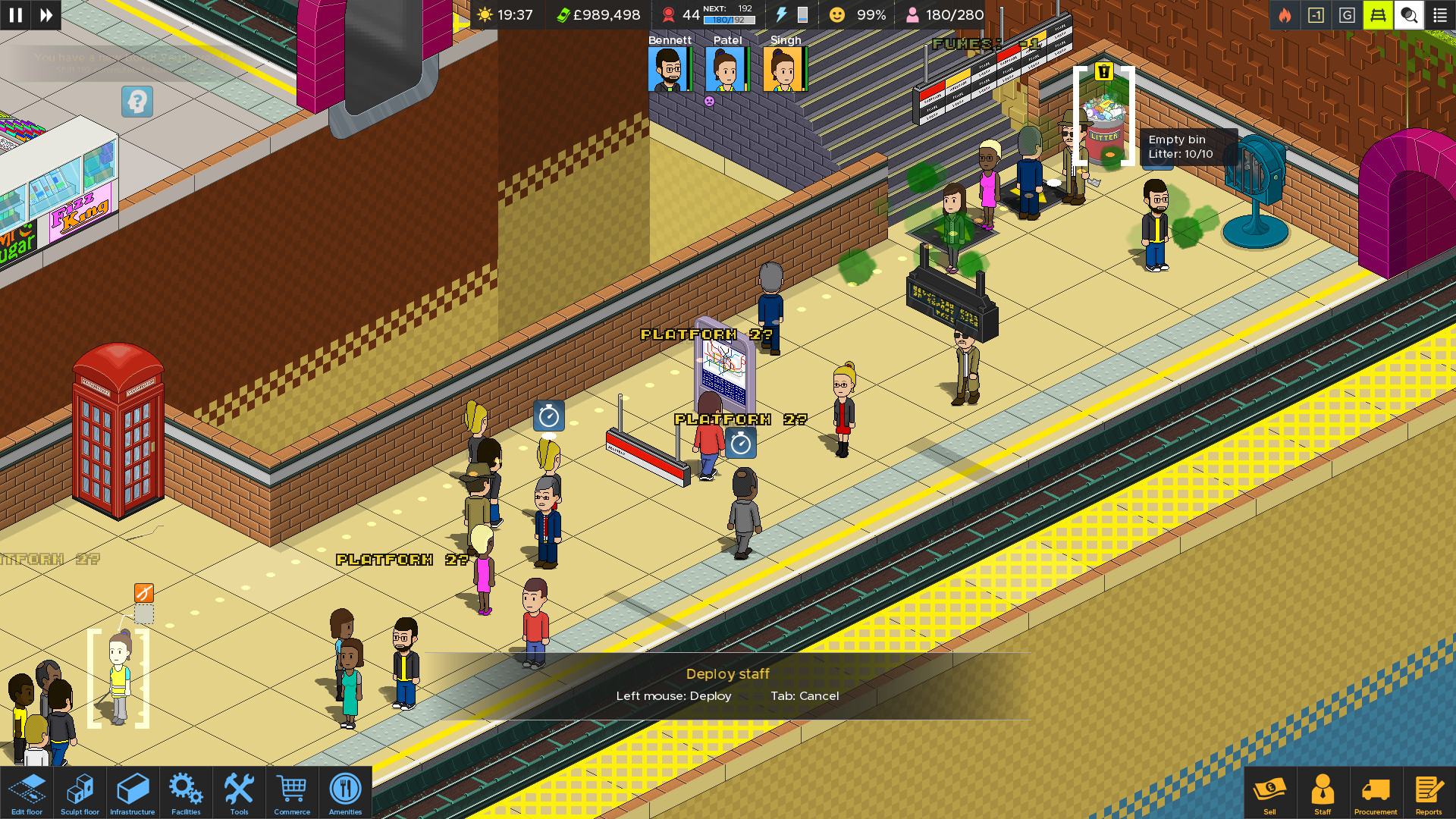Activate fast-forward speed
This screenshot has width=1456, height=819.
tap(45, 14)
